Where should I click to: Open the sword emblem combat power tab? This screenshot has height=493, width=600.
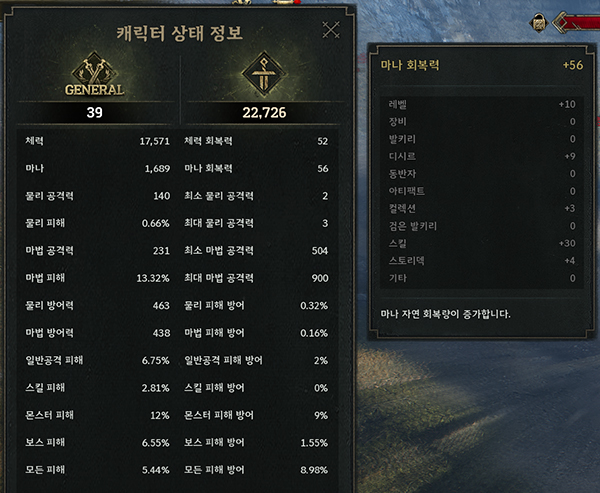point(263,77)
